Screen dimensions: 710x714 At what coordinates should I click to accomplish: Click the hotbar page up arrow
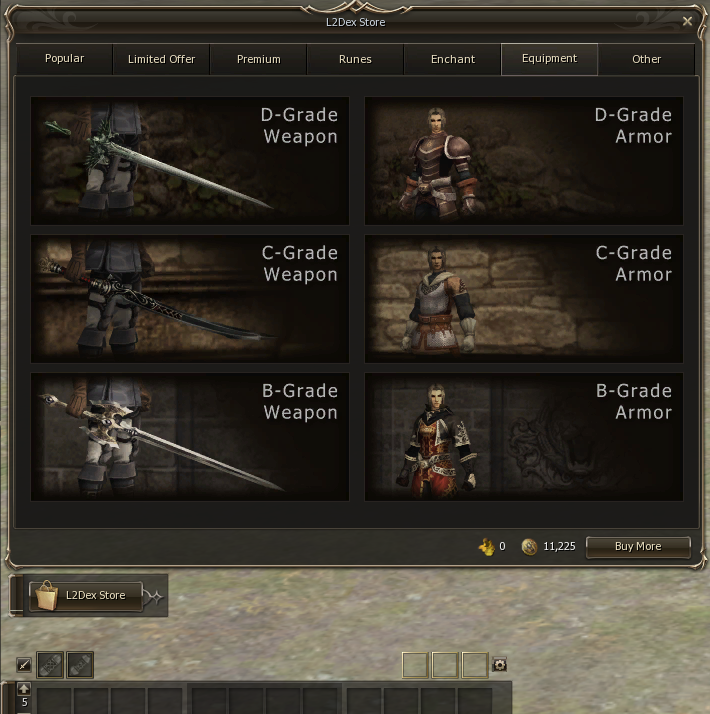click(24, 689)
